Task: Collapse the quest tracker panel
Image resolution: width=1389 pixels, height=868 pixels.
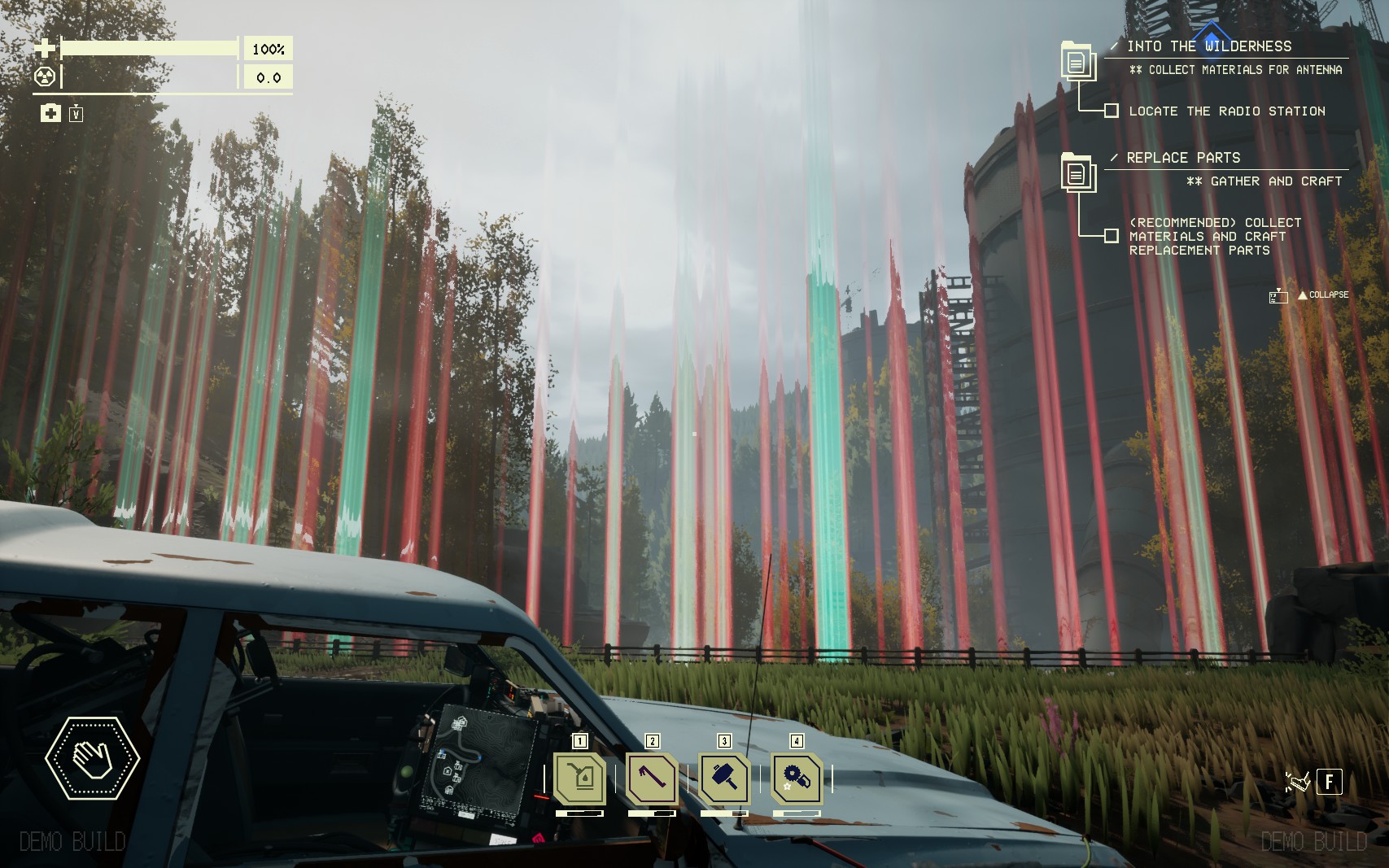Action: [1322, 295]
